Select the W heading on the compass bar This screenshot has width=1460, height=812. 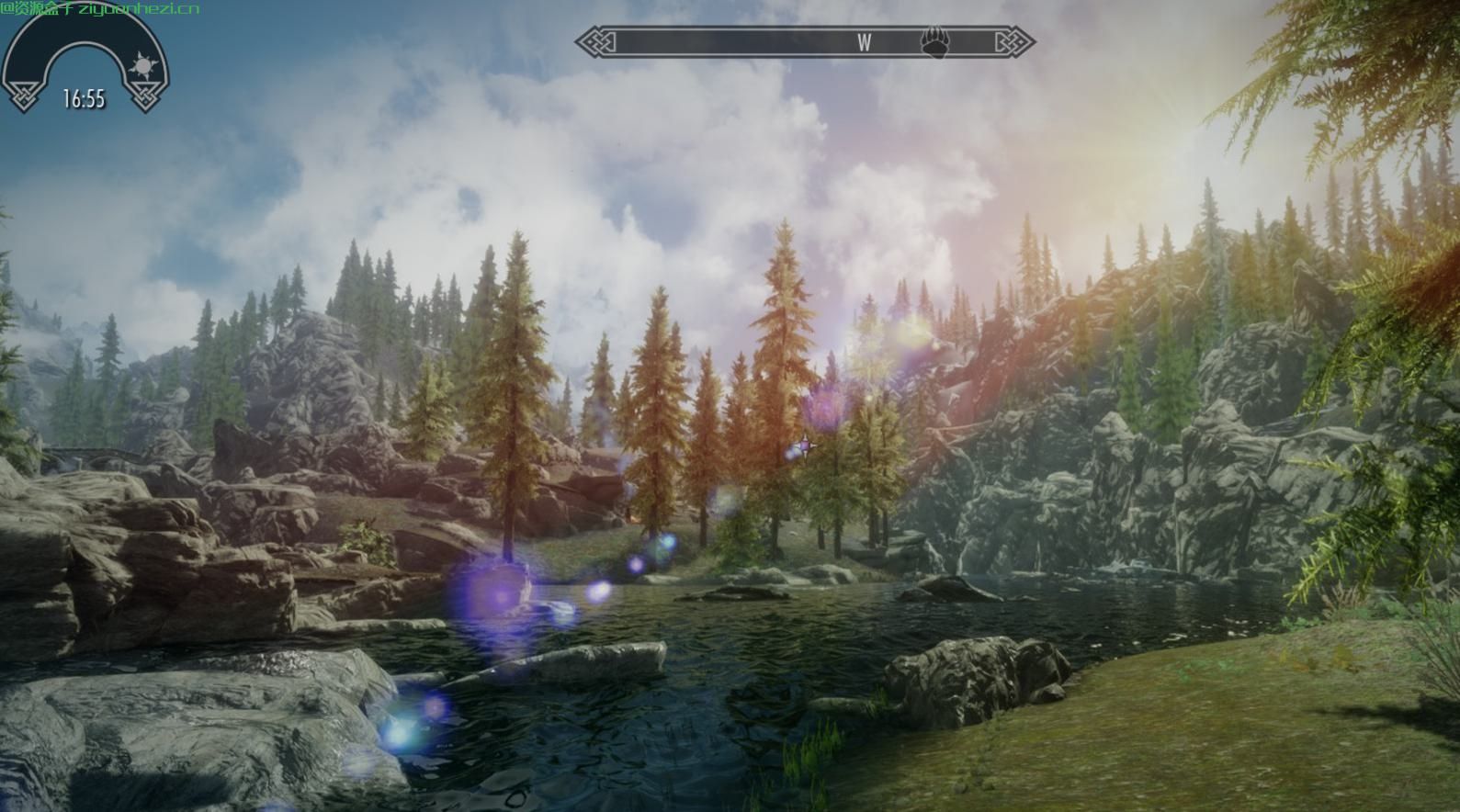(x=864, y=42)
